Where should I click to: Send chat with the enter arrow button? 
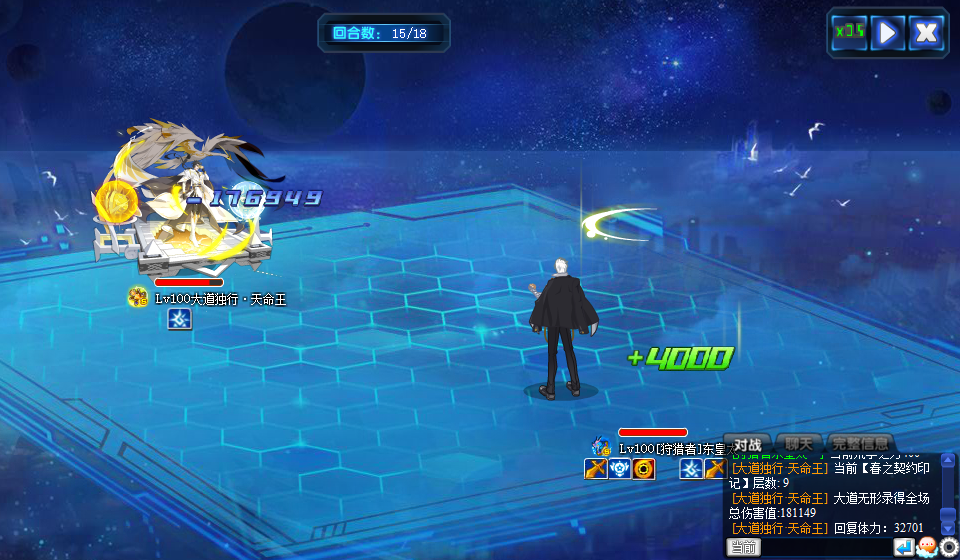[x=904, y=547]
